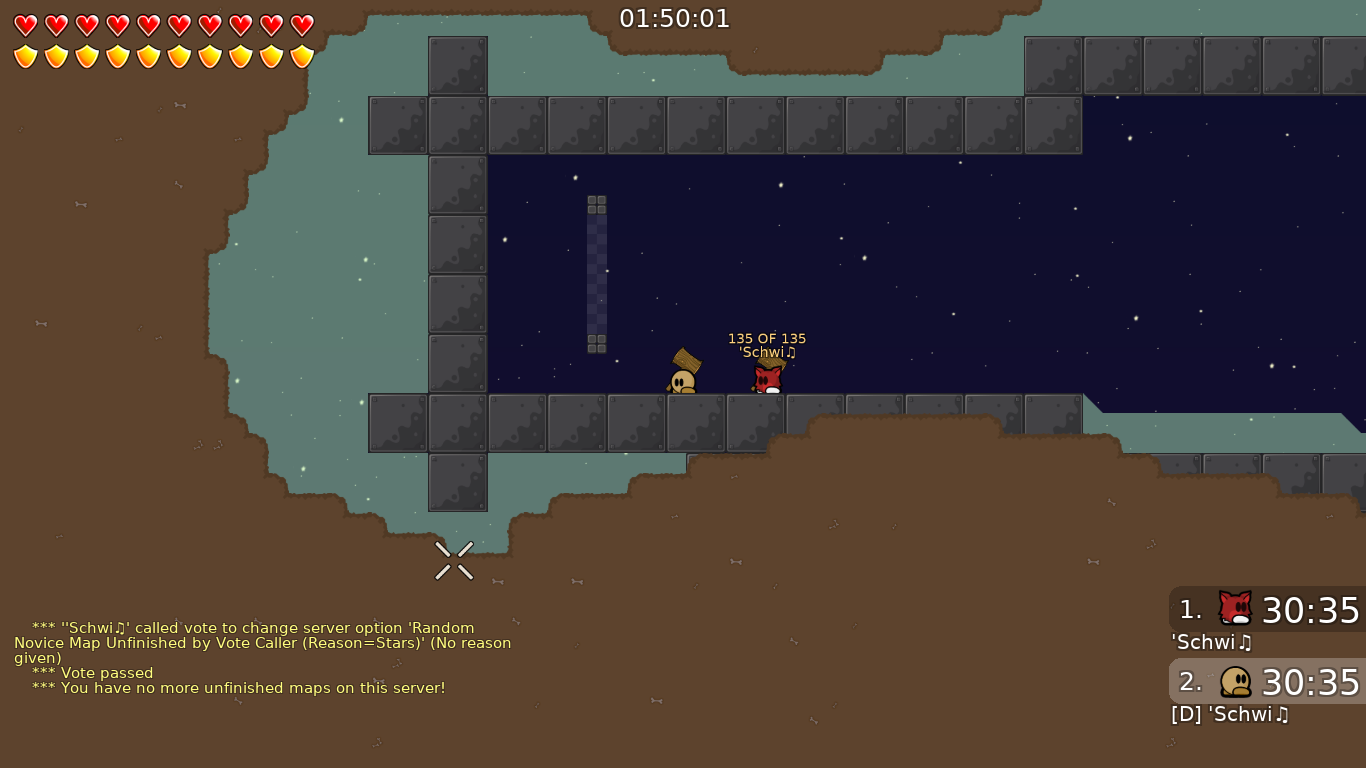Click the crosshair cursor on the dirt terrain
The width and height of the screenshot is (1366, 768).
coord(454,560)
